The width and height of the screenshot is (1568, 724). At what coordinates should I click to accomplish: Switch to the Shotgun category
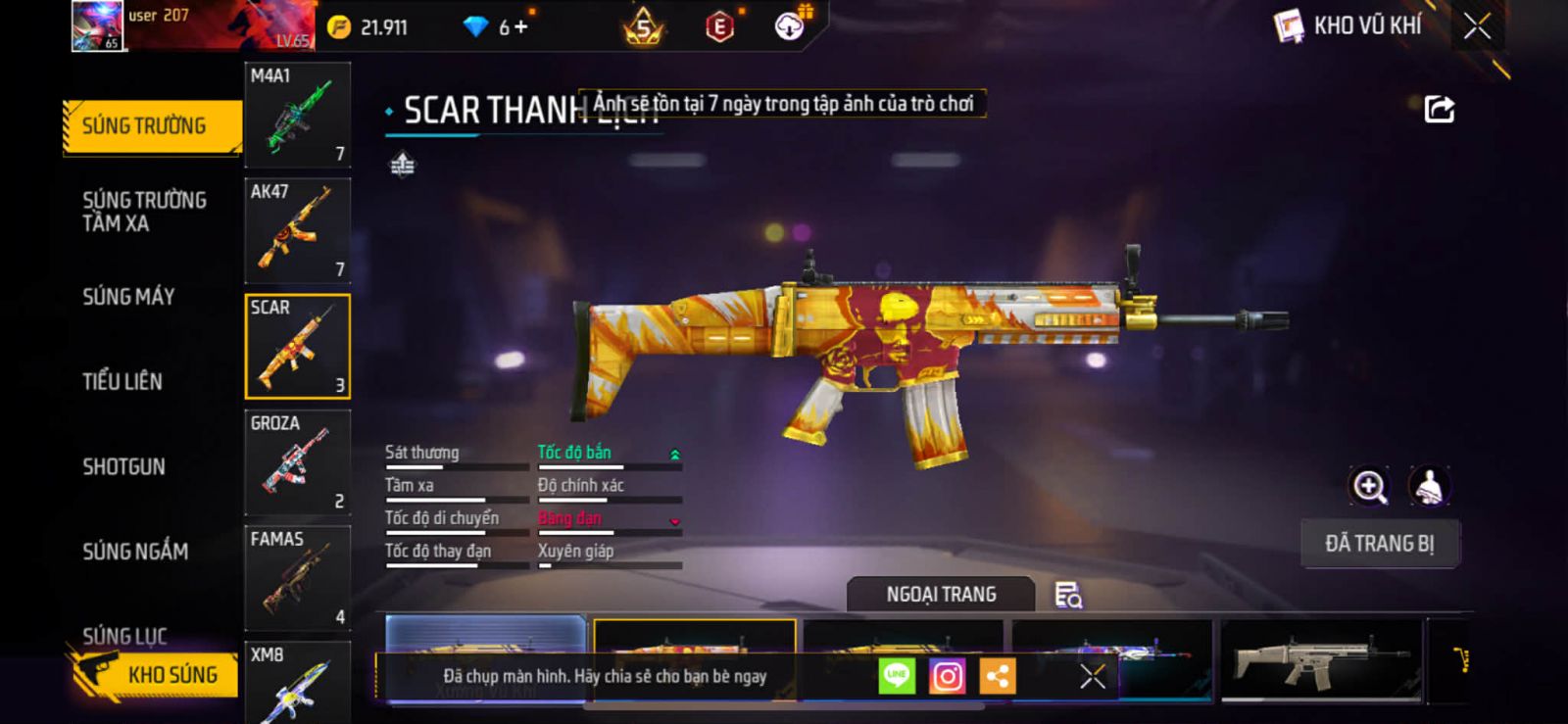123,466
